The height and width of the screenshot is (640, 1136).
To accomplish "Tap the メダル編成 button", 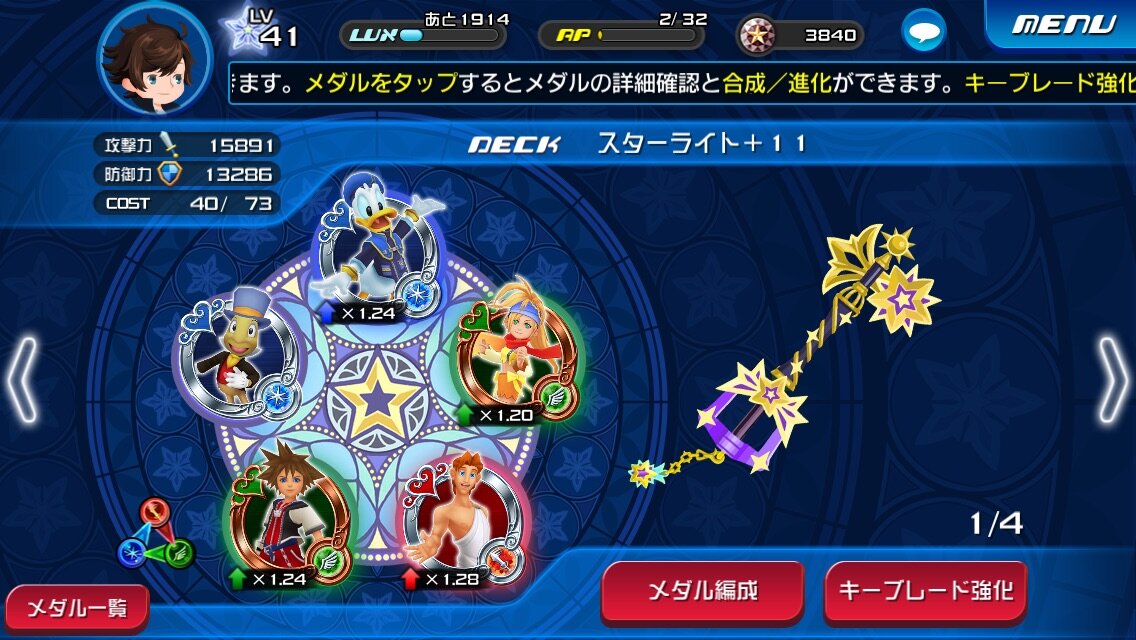I will click(702, 591).
